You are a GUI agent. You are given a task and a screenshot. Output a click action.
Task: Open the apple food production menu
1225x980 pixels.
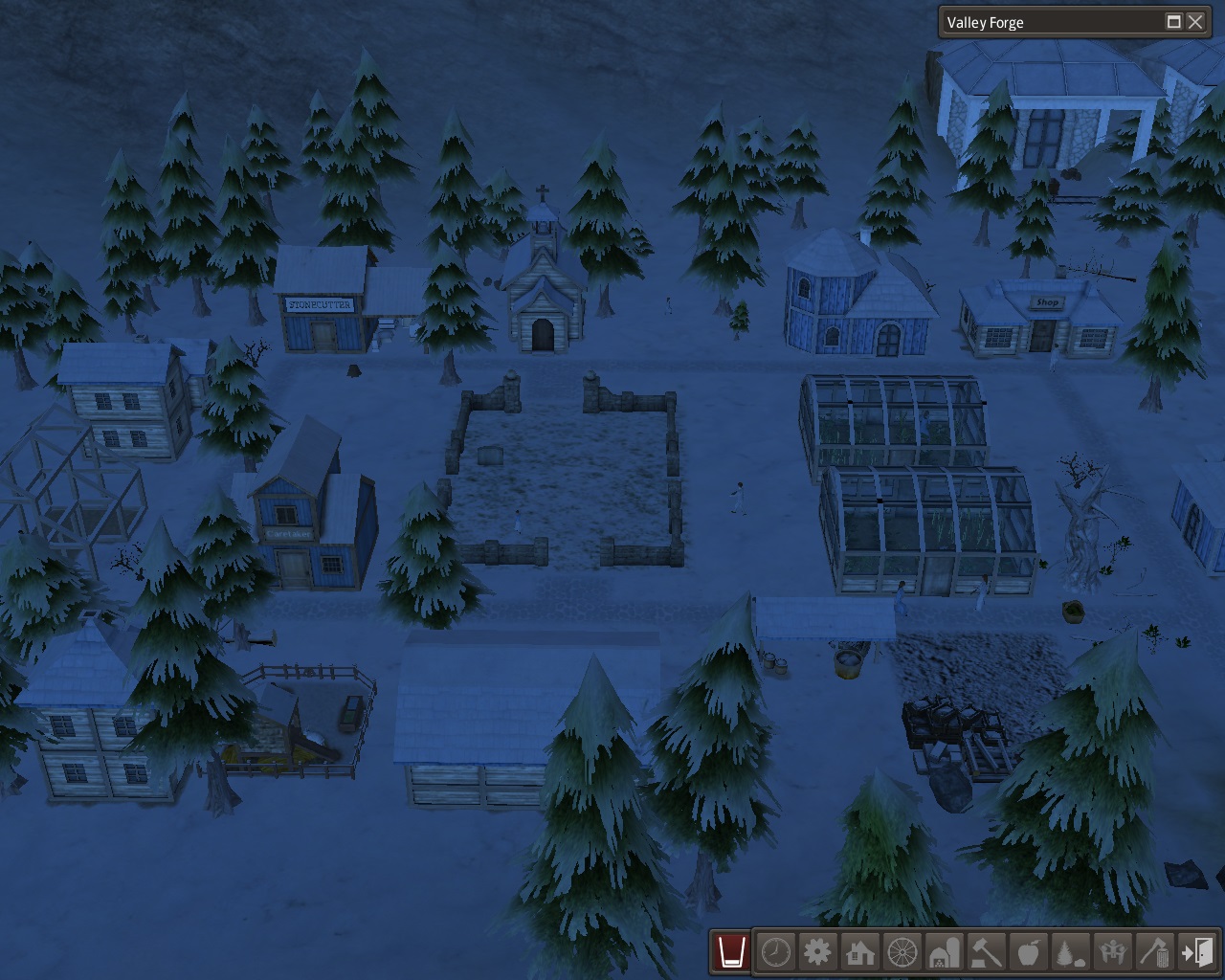pos(1029,952)
